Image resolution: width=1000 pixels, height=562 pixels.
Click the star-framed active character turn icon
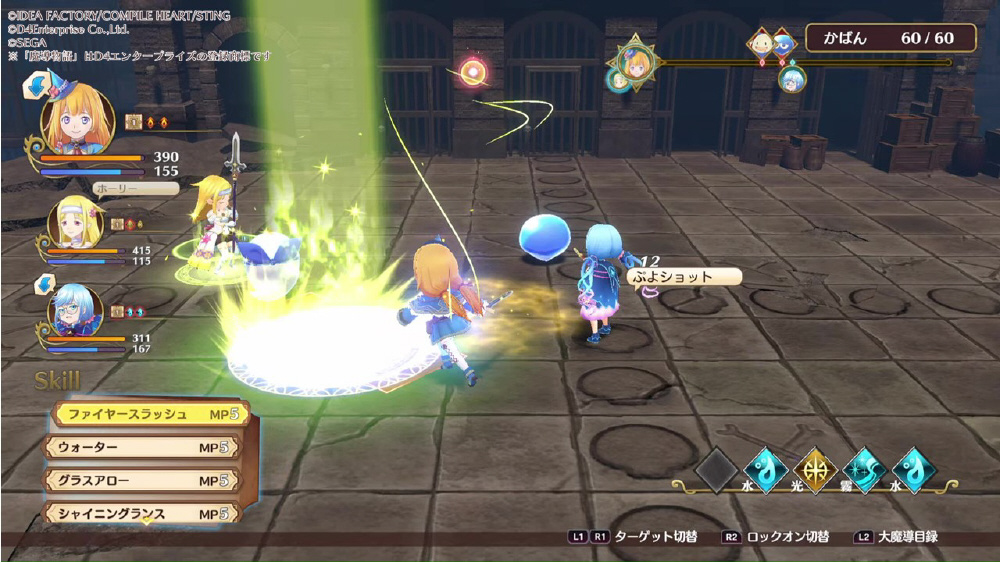click(x=635, y=62)
